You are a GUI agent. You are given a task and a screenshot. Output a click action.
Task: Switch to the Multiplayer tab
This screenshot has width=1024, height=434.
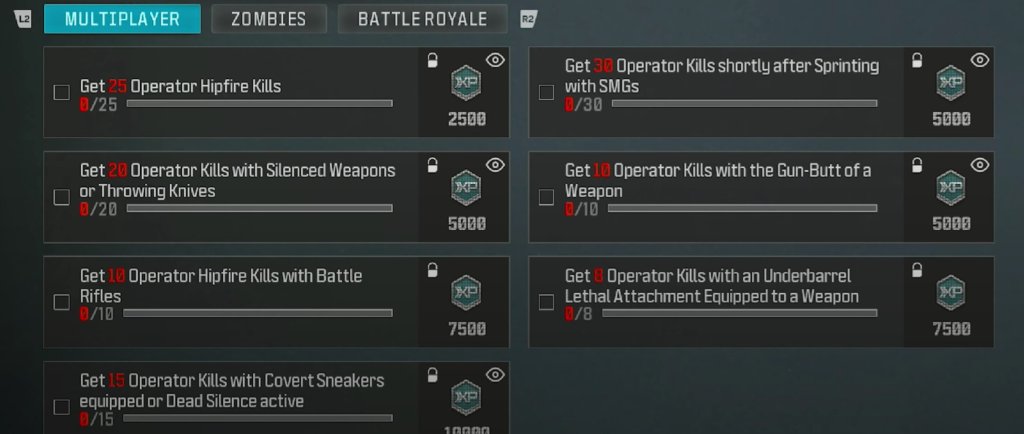pos(122,19)
